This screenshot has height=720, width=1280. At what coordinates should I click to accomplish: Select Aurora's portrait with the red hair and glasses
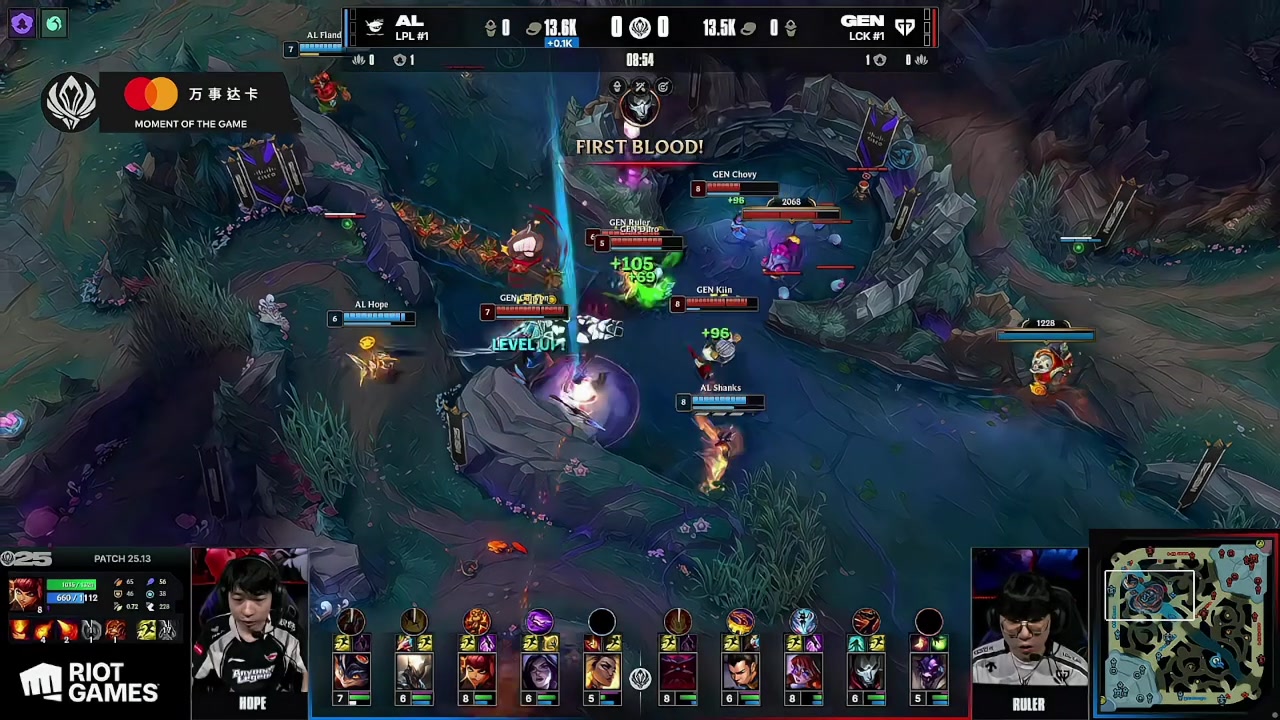point(803,672)
